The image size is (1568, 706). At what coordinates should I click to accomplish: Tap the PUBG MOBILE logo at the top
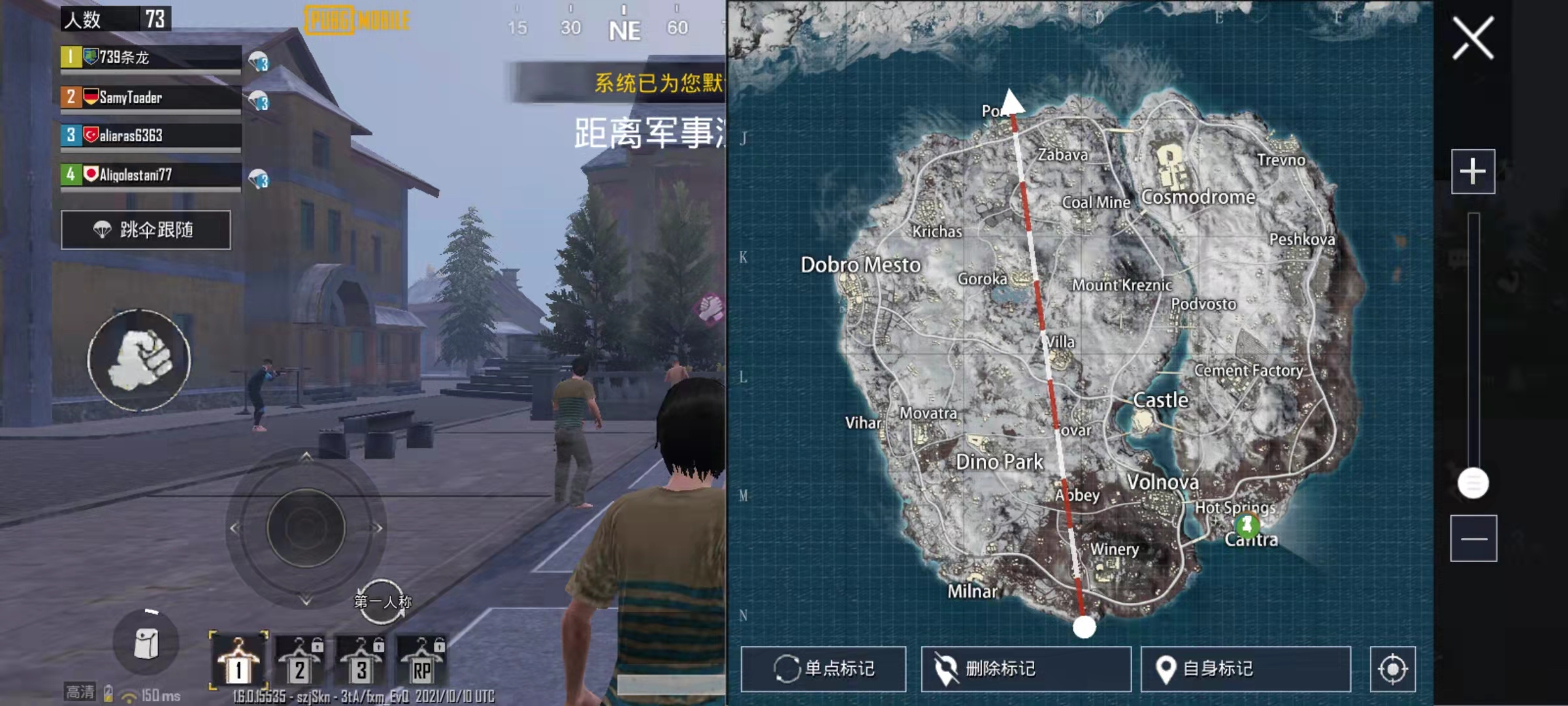356,18
